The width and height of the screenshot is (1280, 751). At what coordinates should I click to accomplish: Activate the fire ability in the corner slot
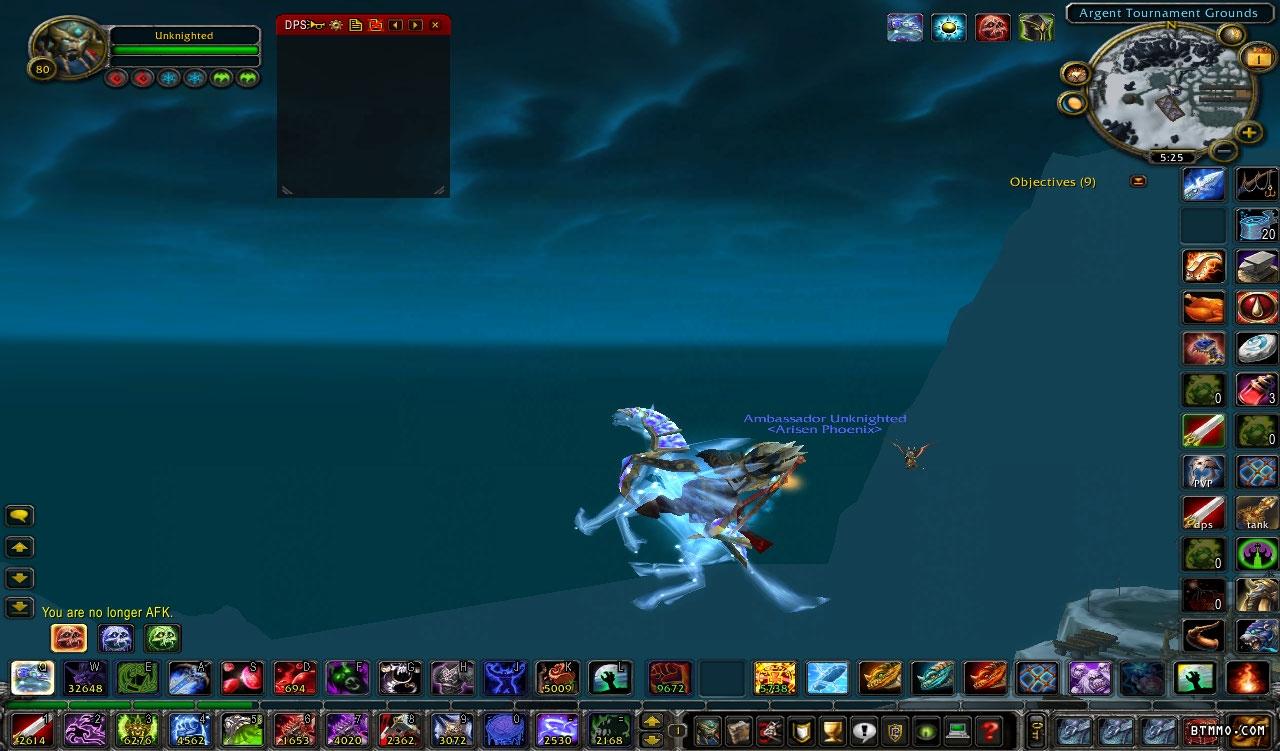[x=1248, y=678]
